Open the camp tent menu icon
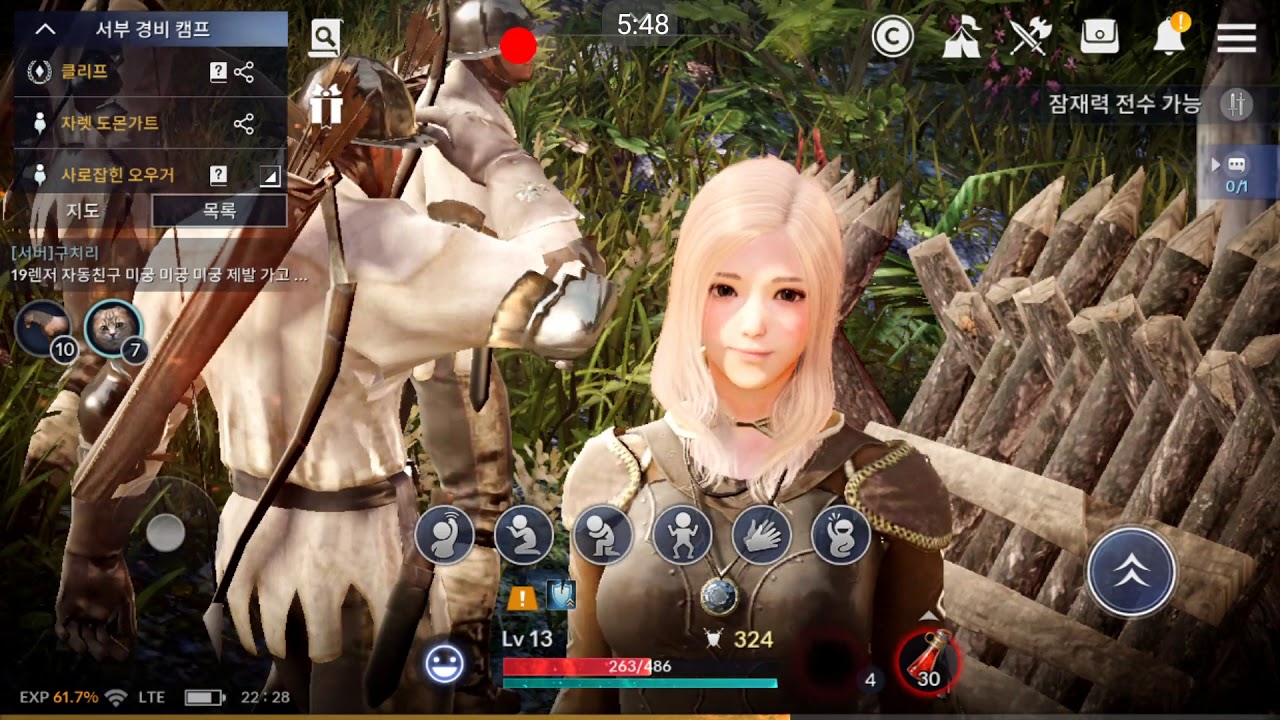 (x=962, y=37)
